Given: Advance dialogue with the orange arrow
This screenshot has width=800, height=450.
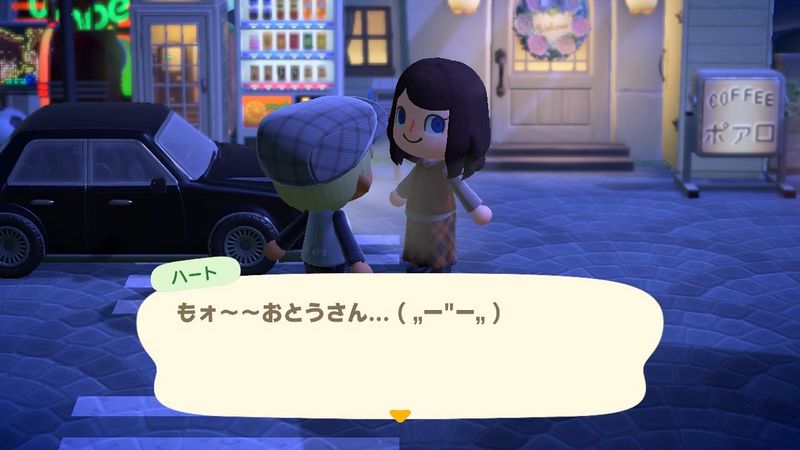Looking at the screenshot, I should click(x=400, y=414).
